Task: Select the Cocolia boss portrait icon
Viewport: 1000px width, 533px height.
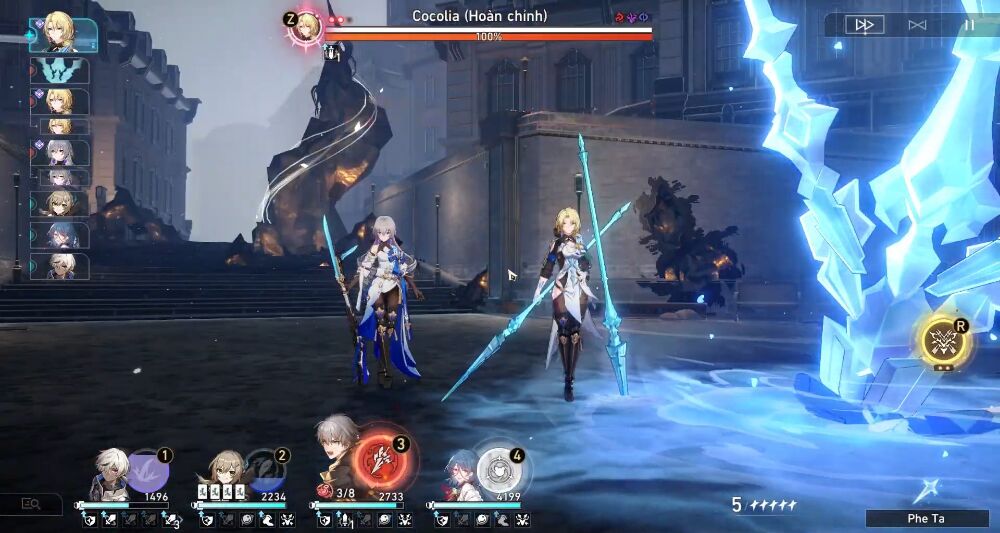Action: tap(305, 26)
